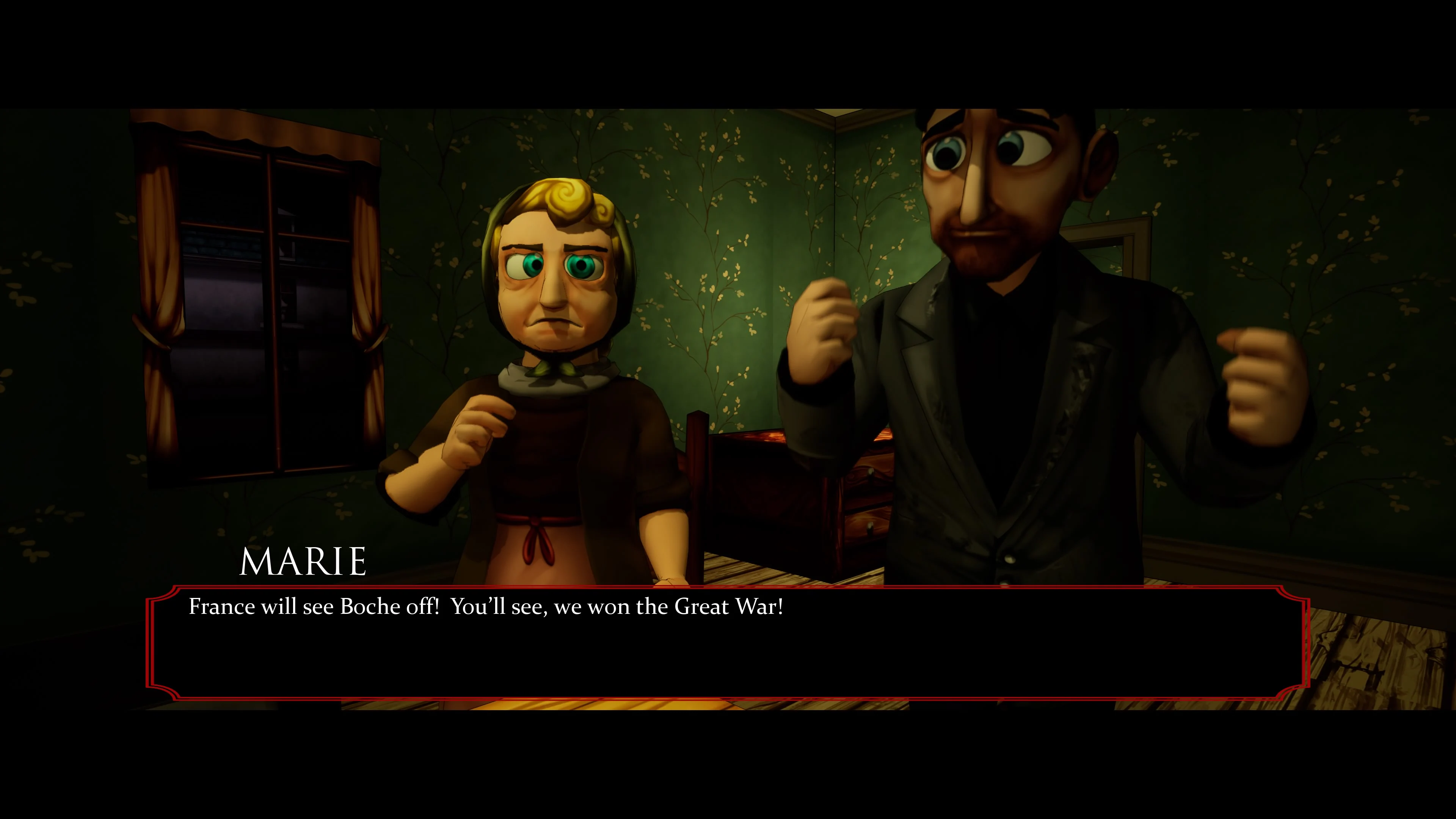Select the speaker name MARIE

[x=303, y=561]
